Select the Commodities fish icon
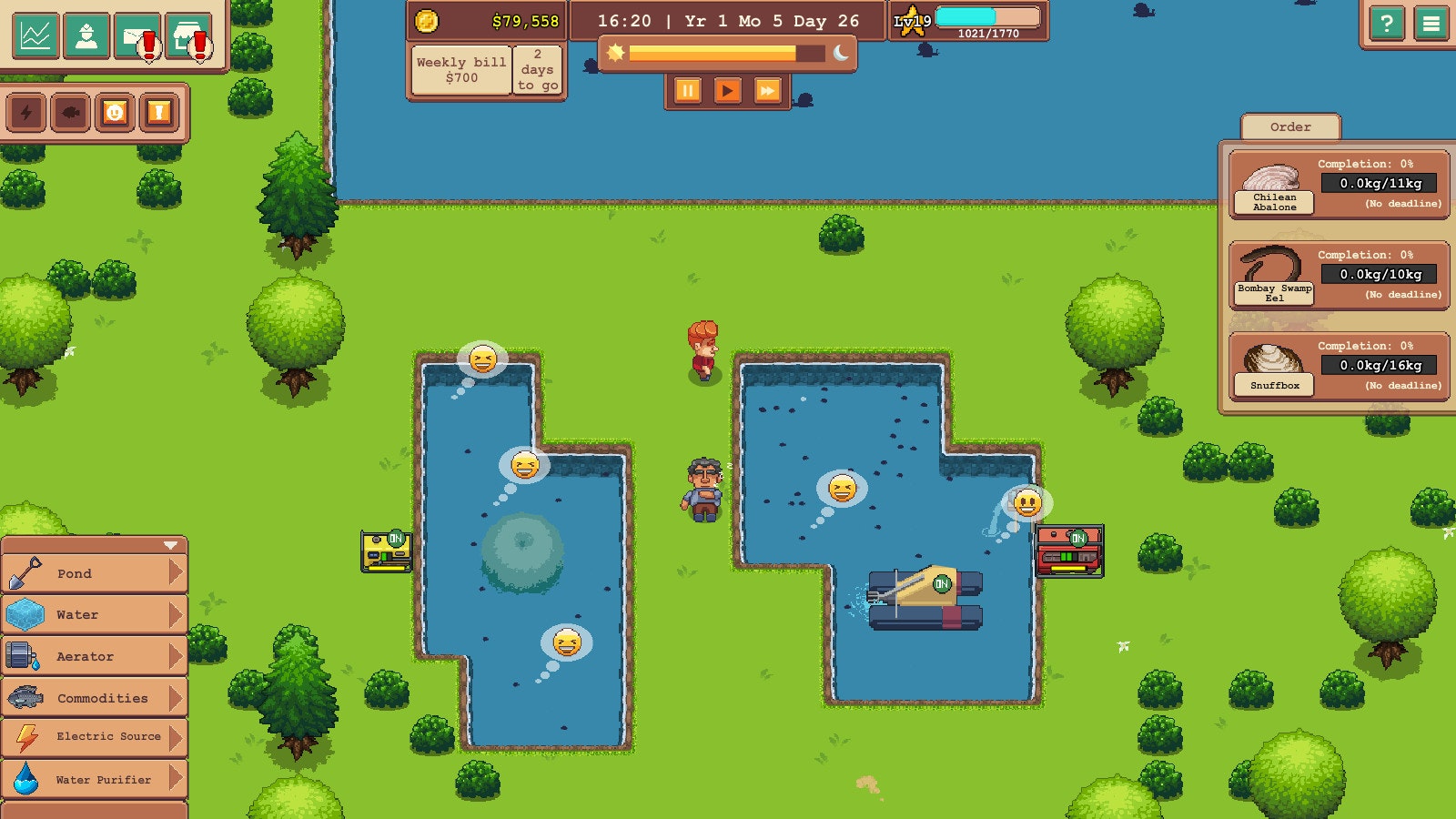 pos(27,697)
